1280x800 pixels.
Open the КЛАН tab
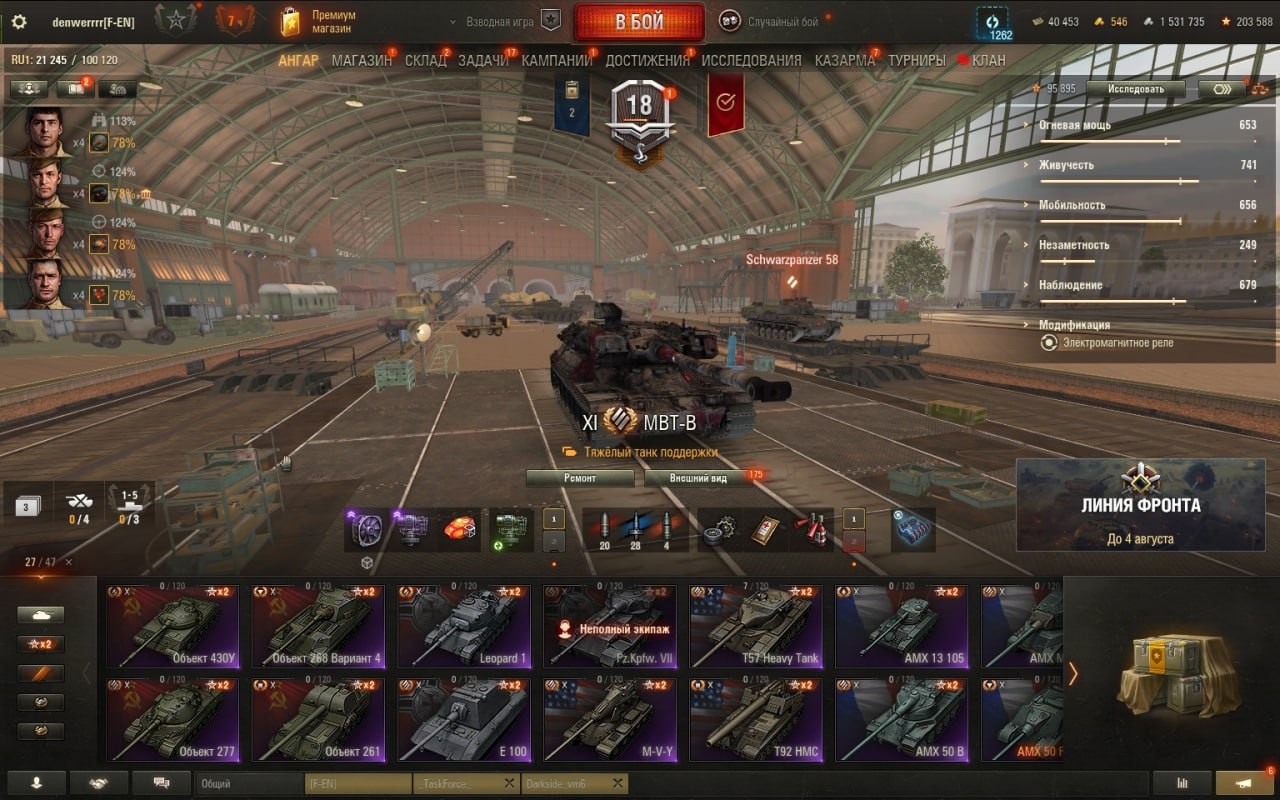pos(987,60)
